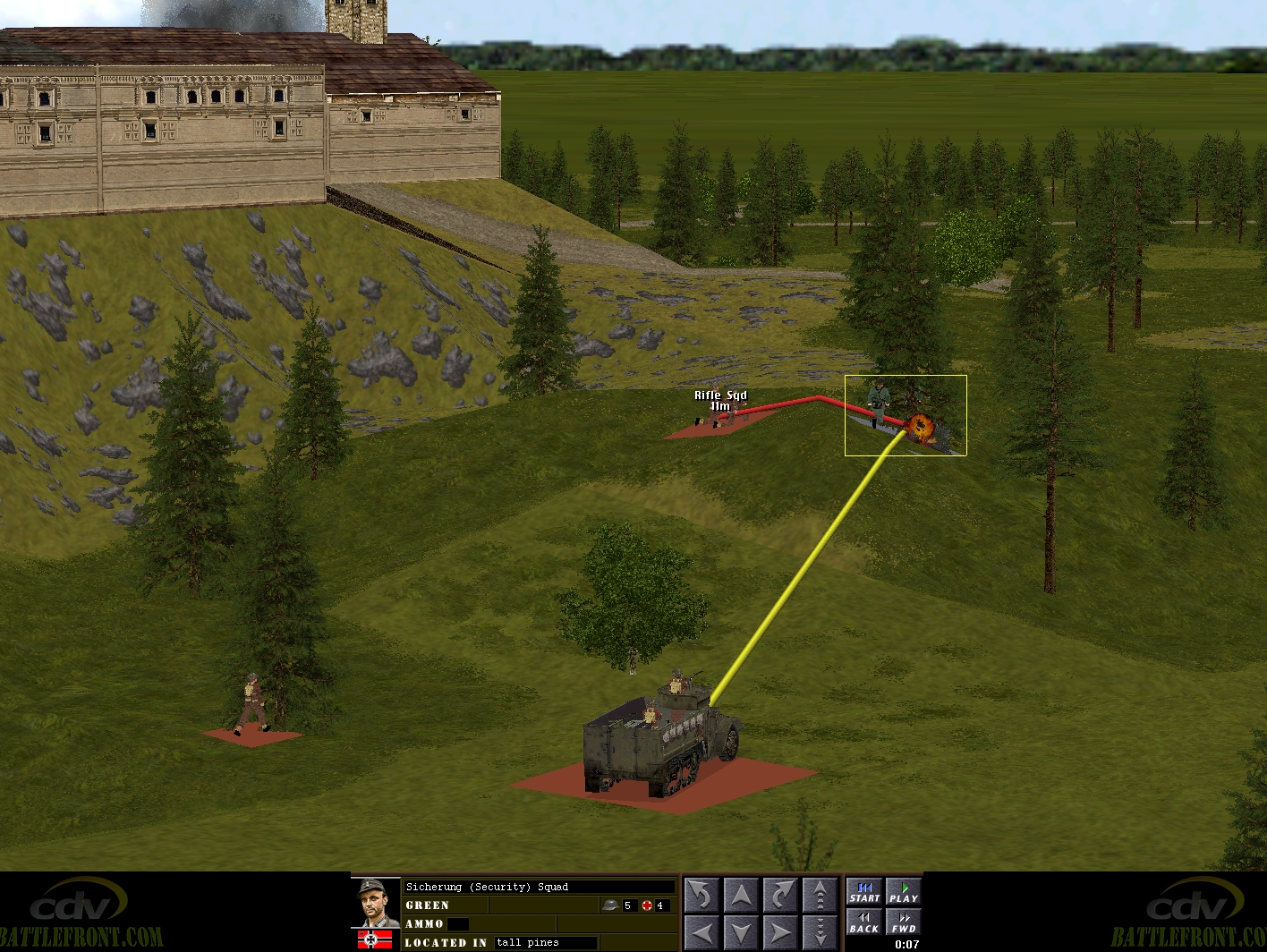Rewind replay with the Start button
This screenshot has height=952, width=1267.
pos(864,893)
